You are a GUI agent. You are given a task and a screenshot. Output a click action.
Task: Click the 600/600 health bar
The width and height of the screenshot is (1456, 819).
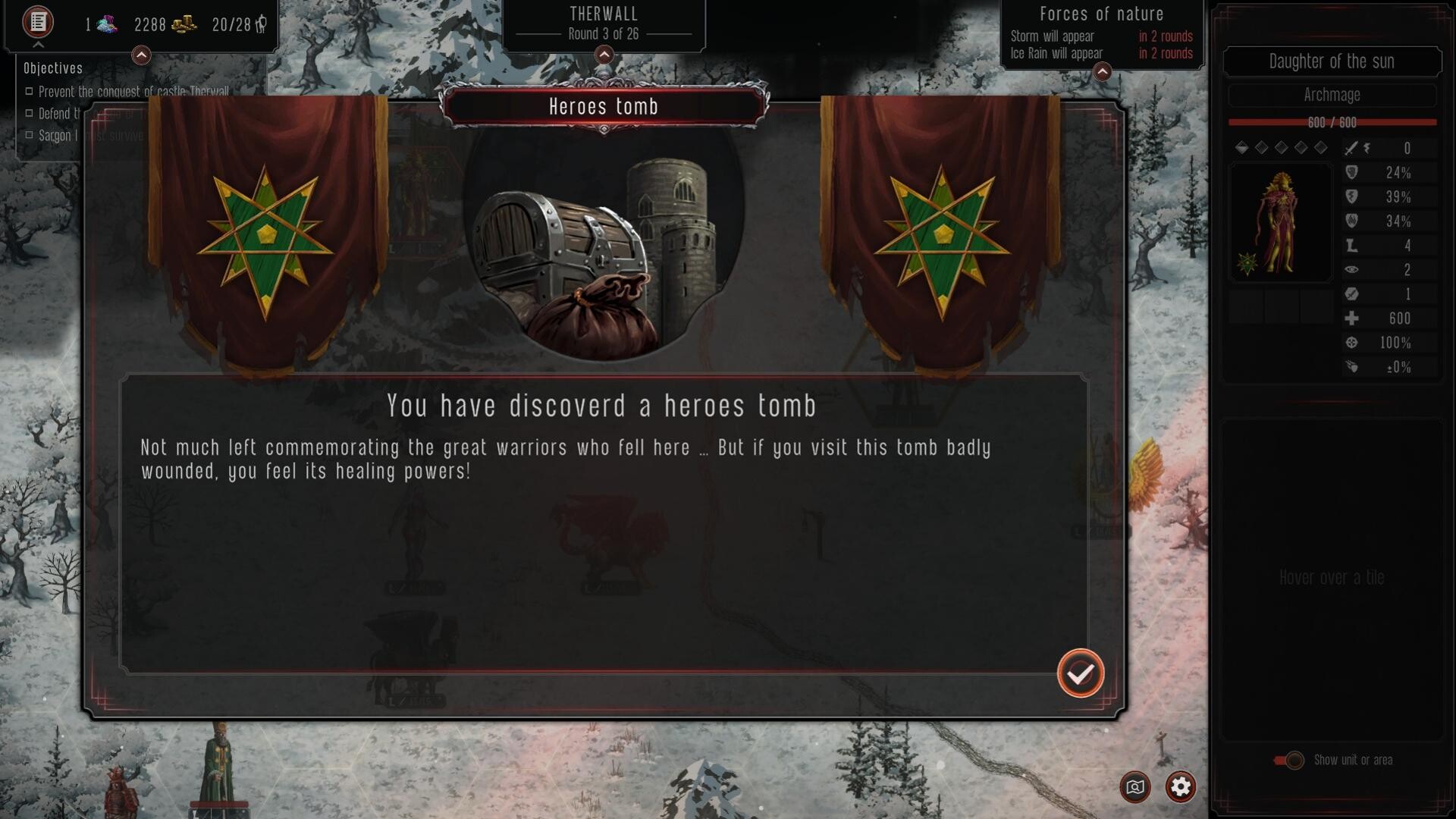(x=1332, y=122)
